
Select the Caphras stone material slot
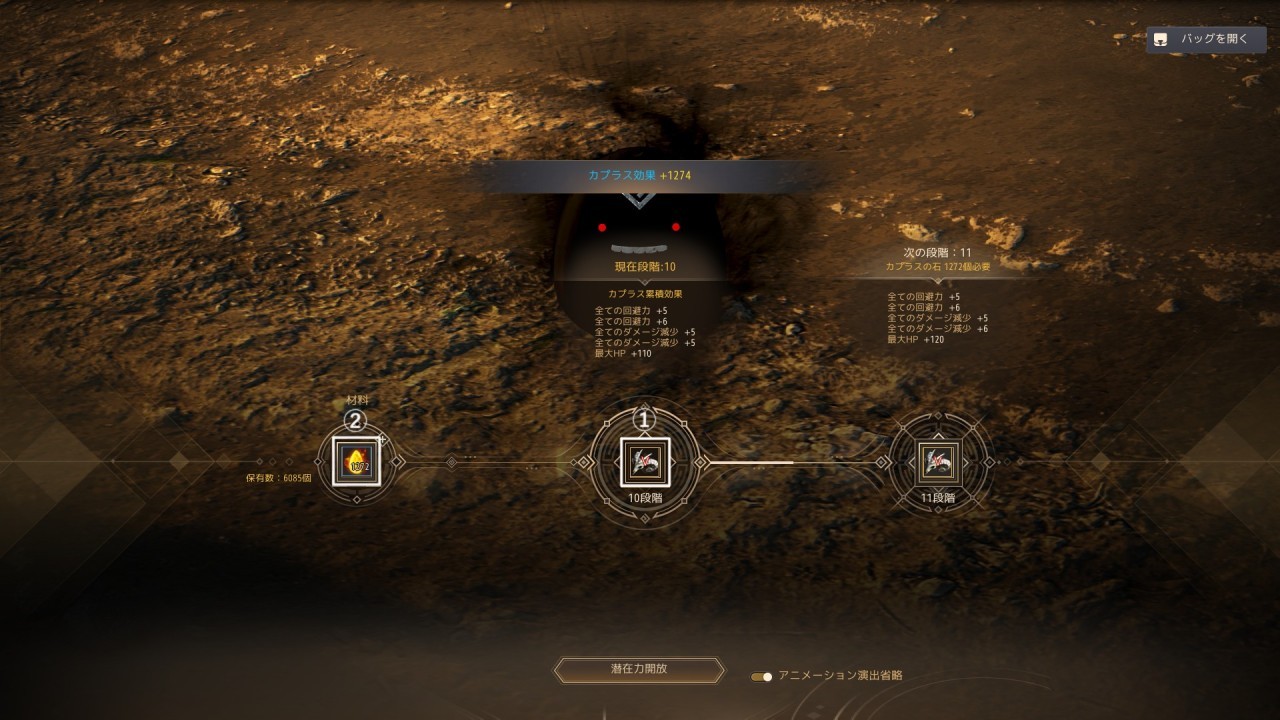click(357, 461)
